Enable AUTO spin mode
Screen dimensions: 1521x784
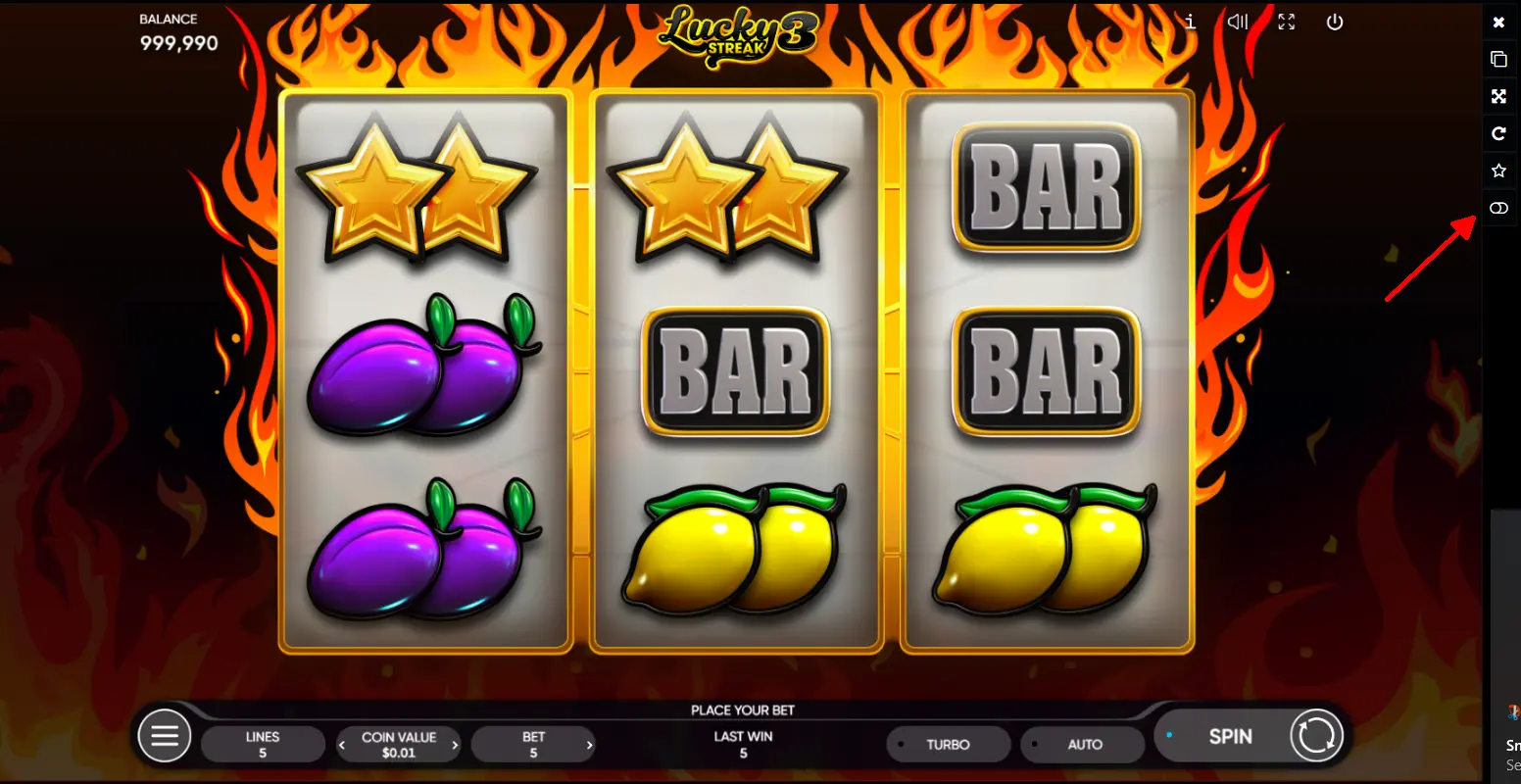(x=1083, y=745)
